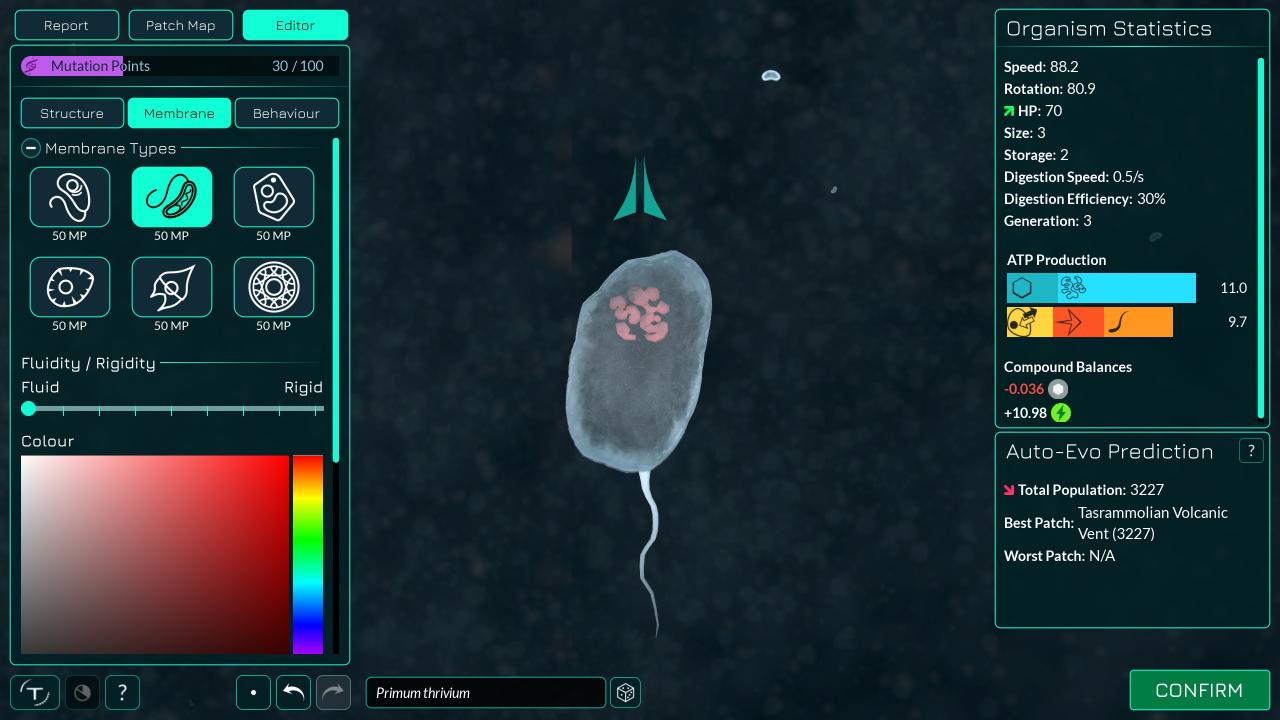Select the Structure sub-tab

(72, 113)
